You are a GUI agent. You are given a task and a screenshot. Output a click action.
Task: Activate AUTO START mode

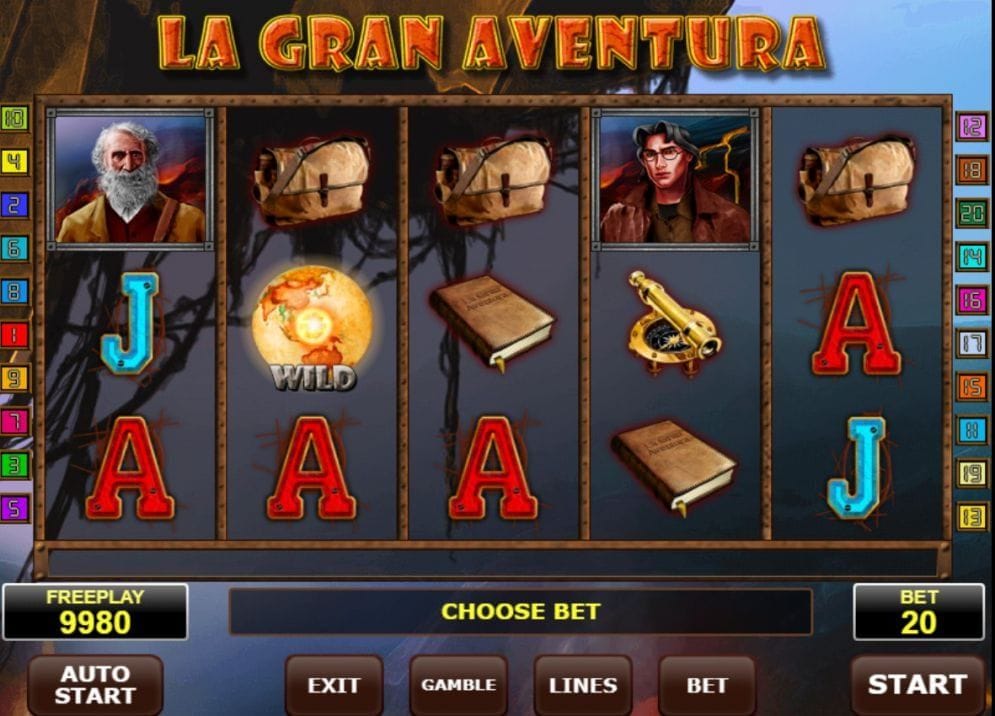(x=95, y=685)
